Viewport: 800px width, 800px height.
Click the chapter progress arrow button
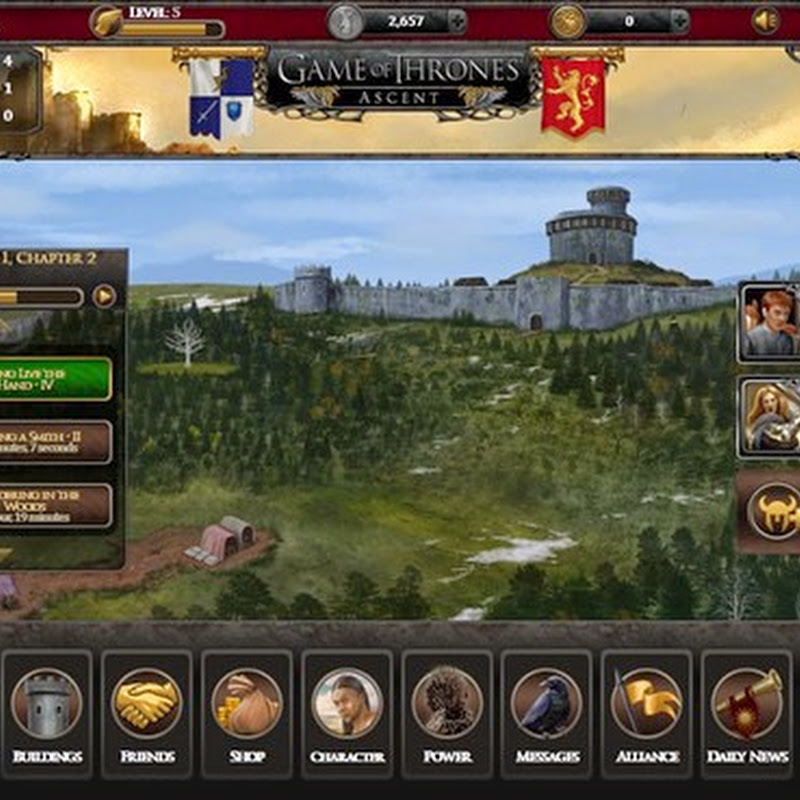[x=104, y=296]
